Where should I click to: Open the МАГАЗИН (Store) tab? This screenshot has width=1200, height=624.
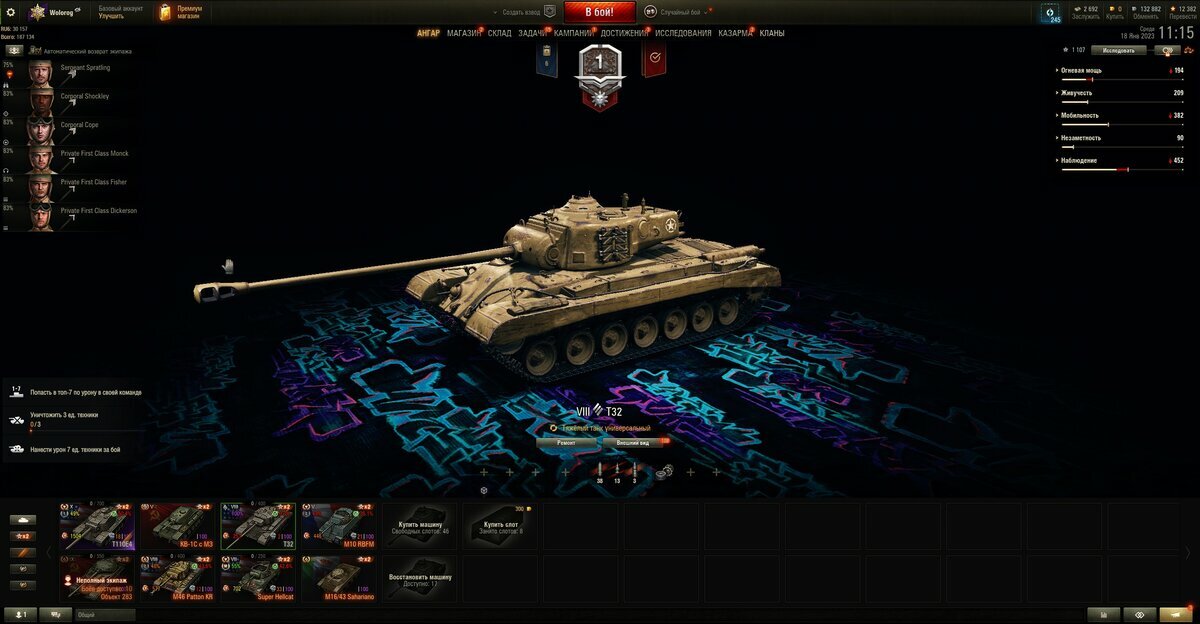(464, 33)
